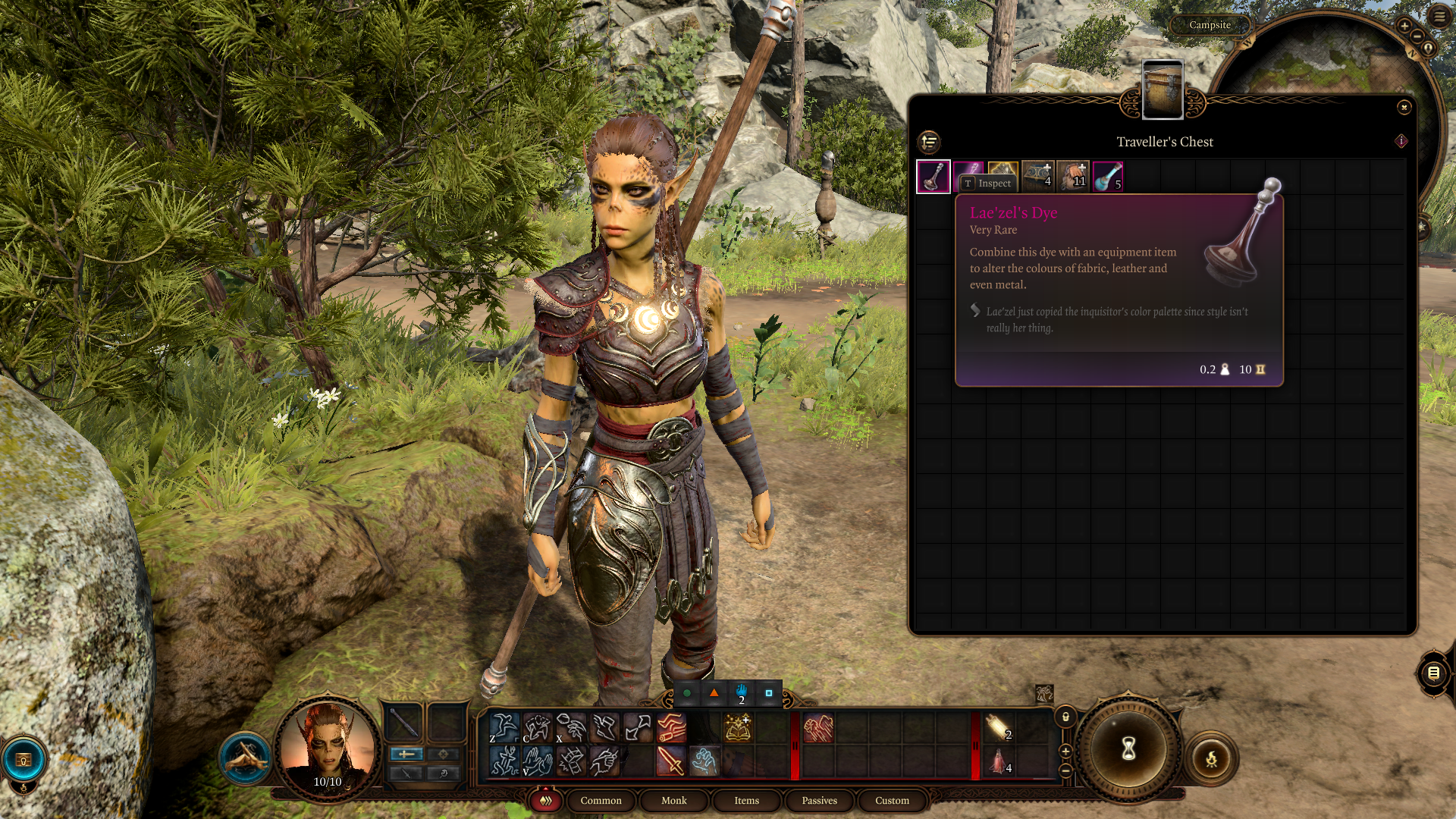Open the journal button at right edge
This screenshot has width=1456, height=819.
pos(1433,673)
